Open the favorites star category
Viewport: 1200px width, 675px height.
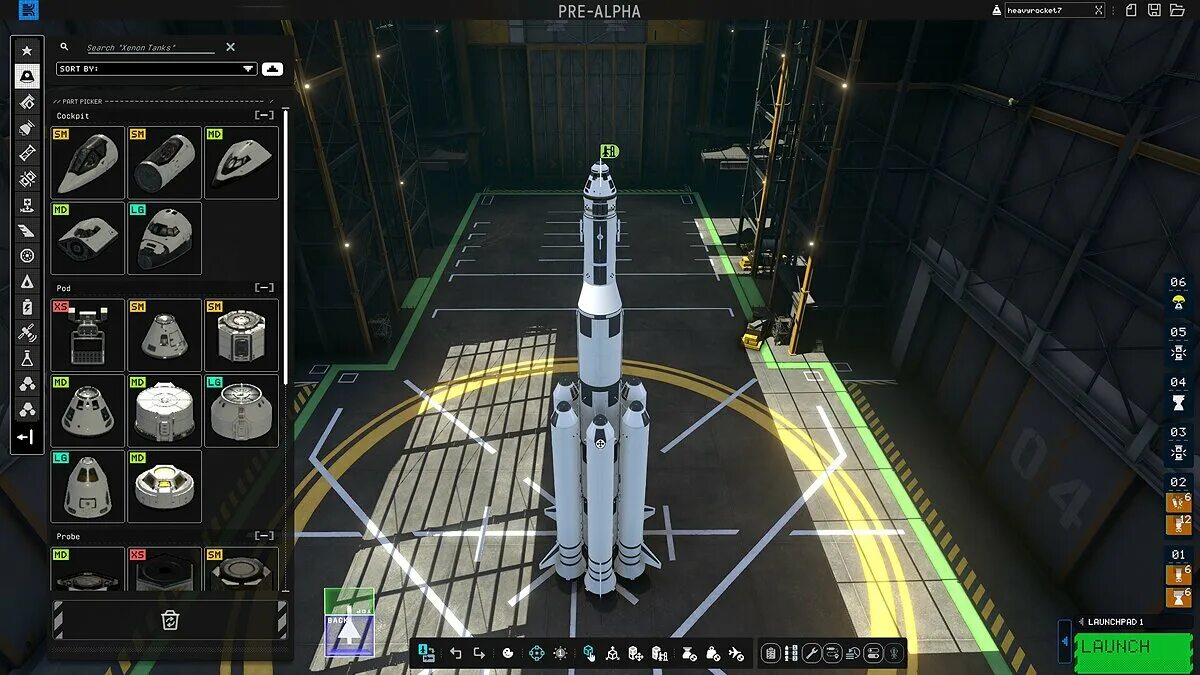click(27, 50)
